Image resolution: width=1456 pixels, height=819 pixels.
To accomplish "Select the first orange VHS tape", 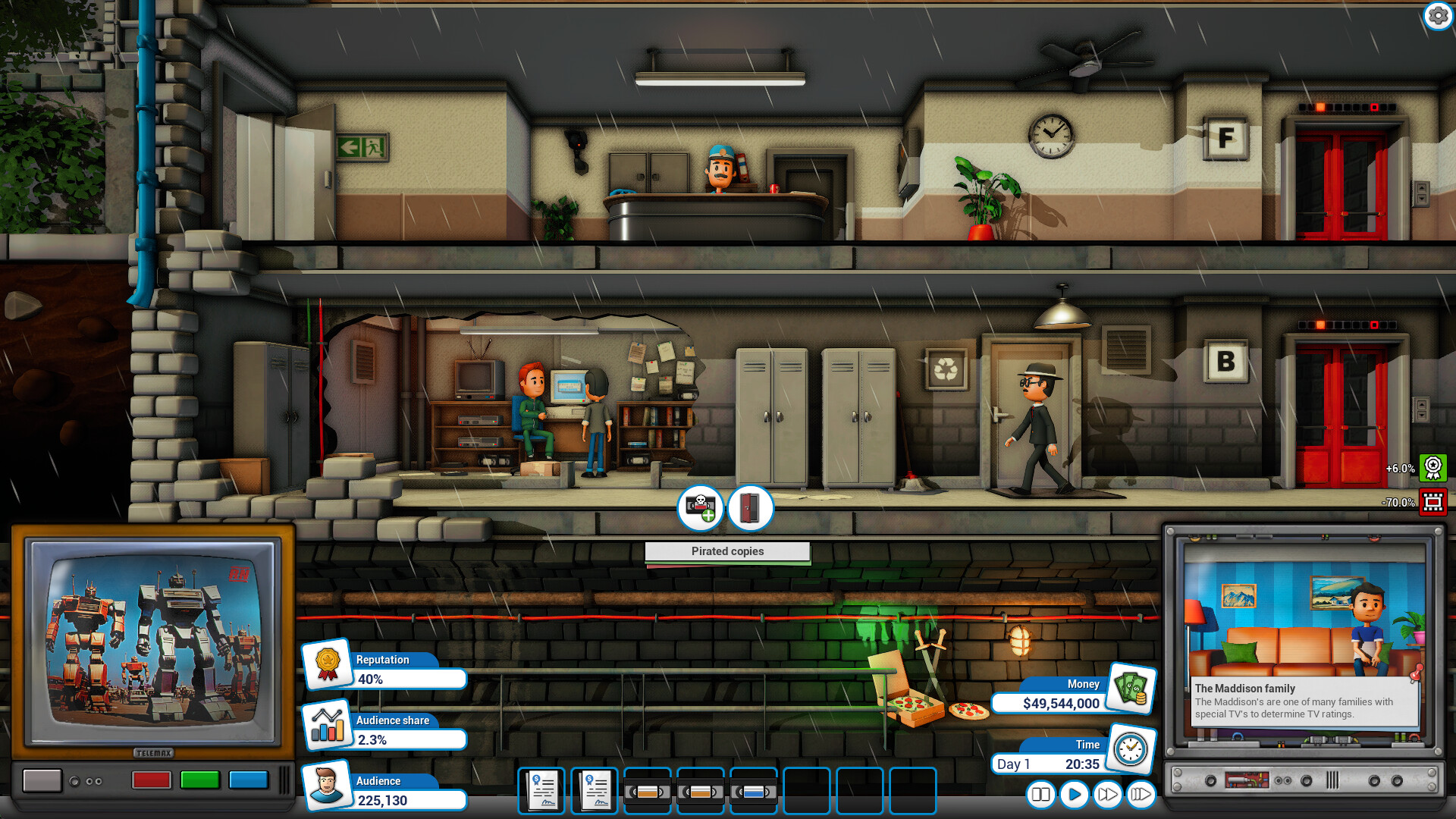I will pos(648,791).
